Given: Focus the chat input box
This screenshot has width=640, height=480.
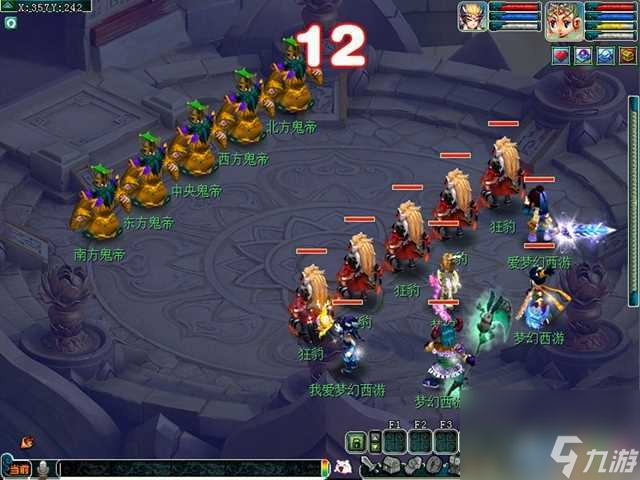Looking at the screenshot, I should click(190, 468).
